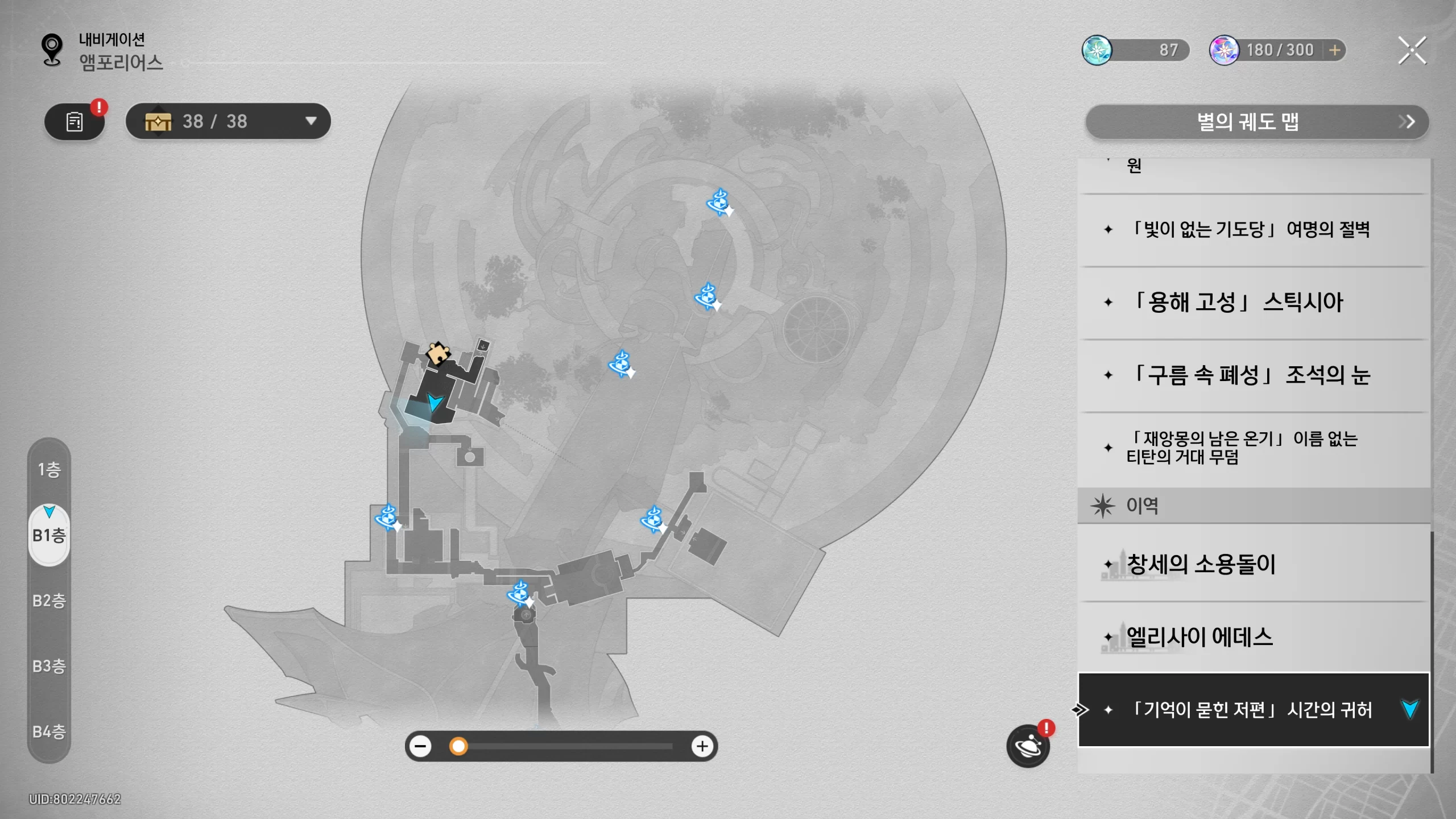View floor B4층

(x=49, y=731)
